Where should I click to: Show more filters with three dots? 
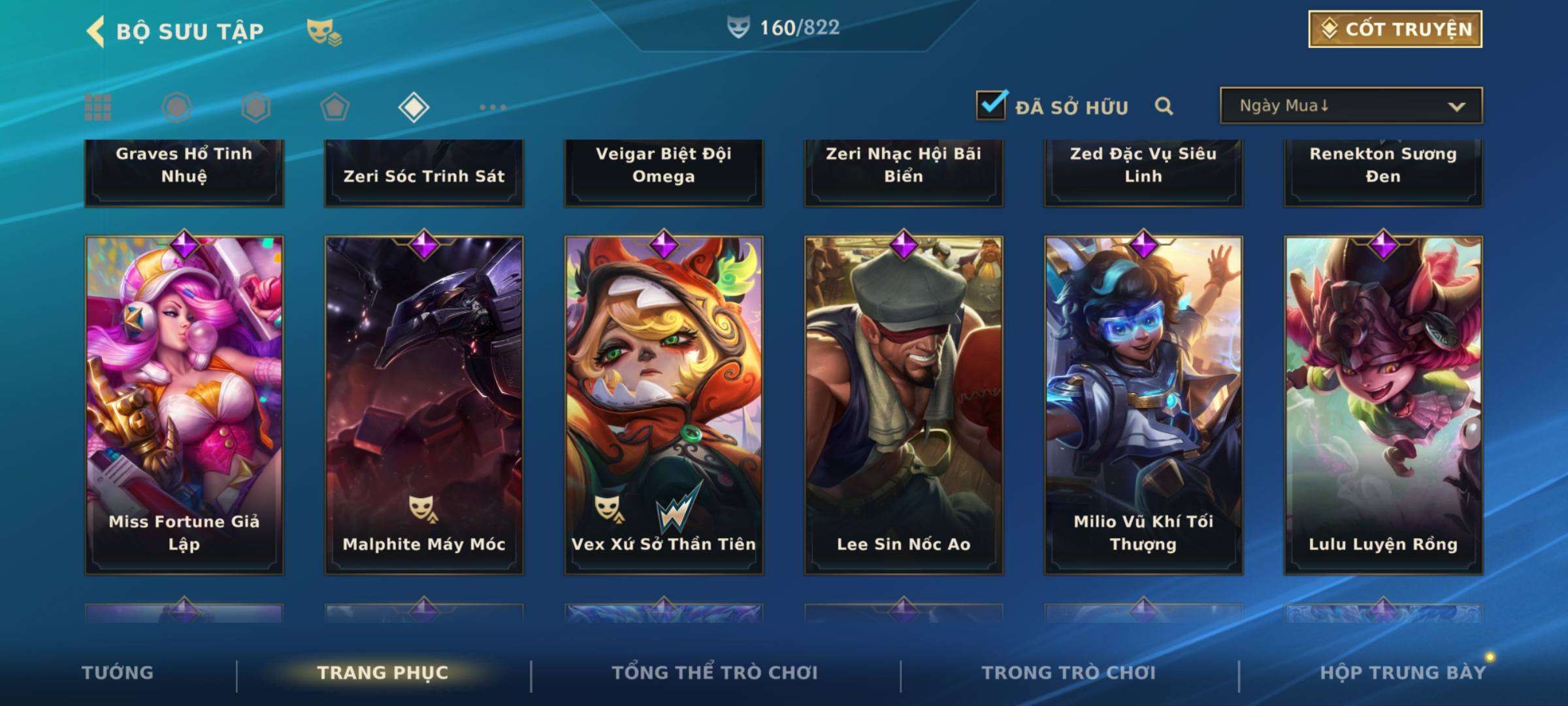click(493, 107)
